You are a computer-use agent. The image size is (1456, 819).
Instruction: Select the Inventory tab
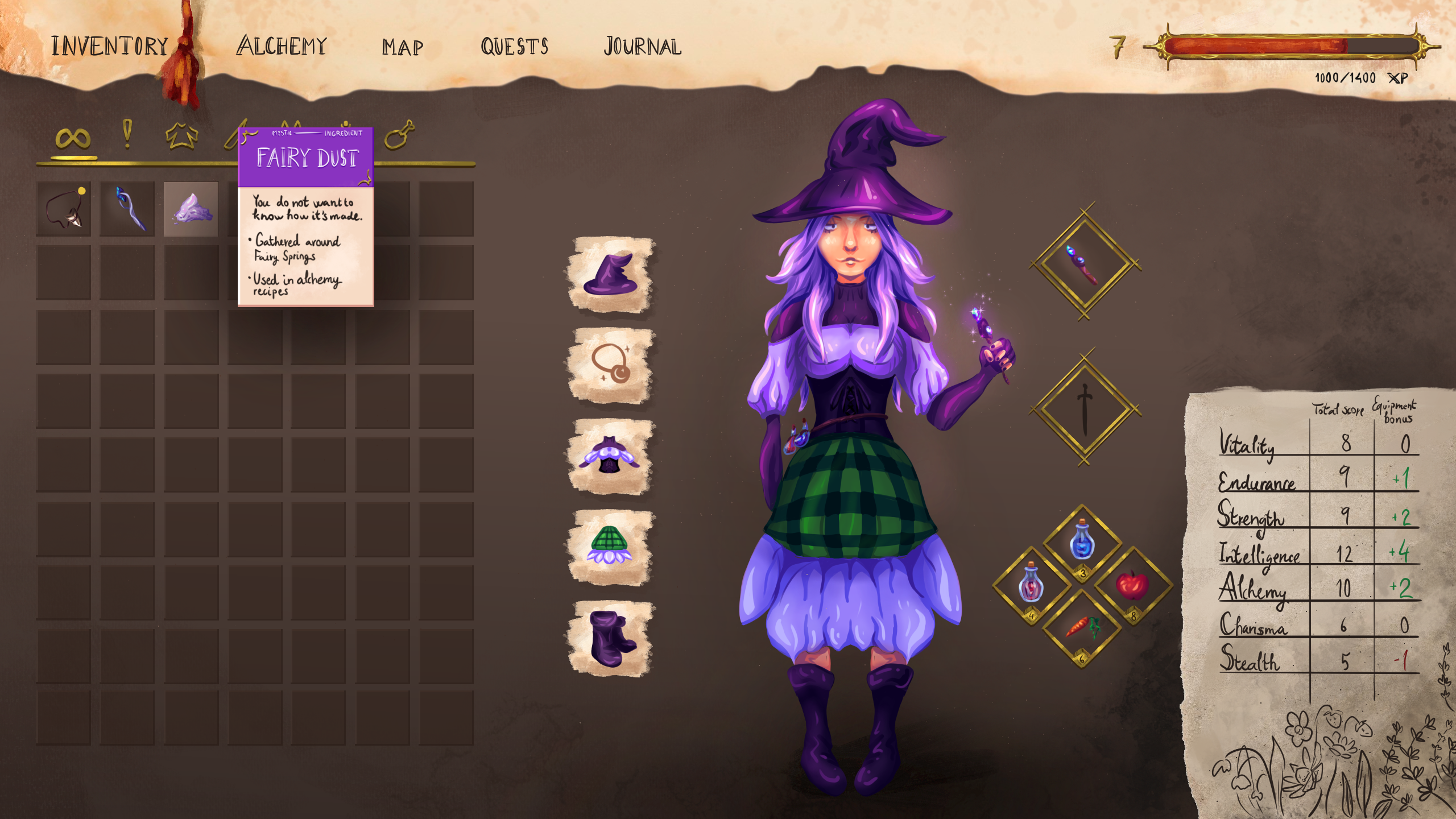pos(110,46)
